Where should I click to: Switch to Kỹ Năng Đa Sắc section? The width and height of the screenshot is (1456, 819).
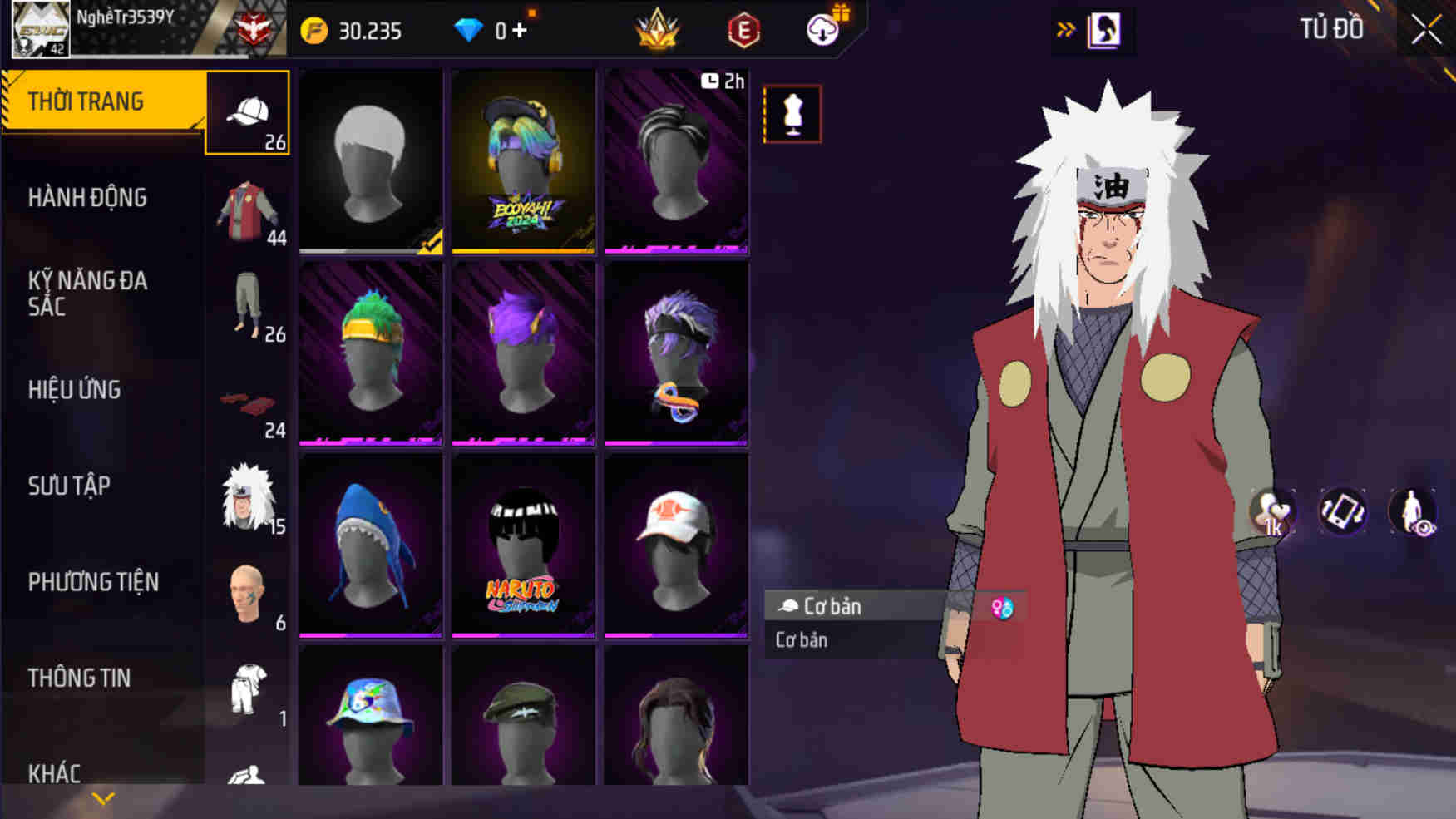pyautogui.click(x=87, y=294)
